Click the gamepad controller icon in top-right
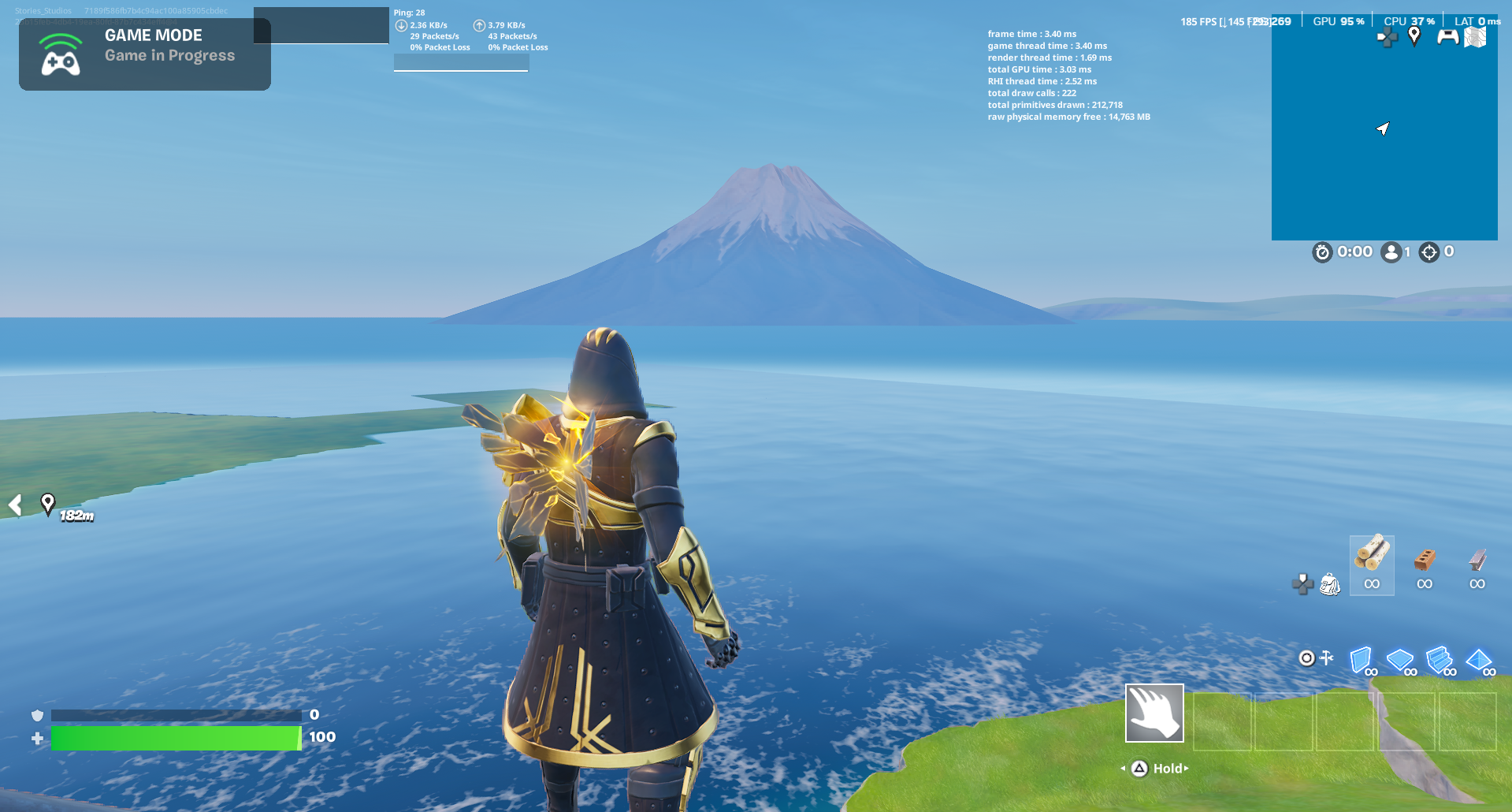This screenshot has height=812, width=1512. 1448,36
